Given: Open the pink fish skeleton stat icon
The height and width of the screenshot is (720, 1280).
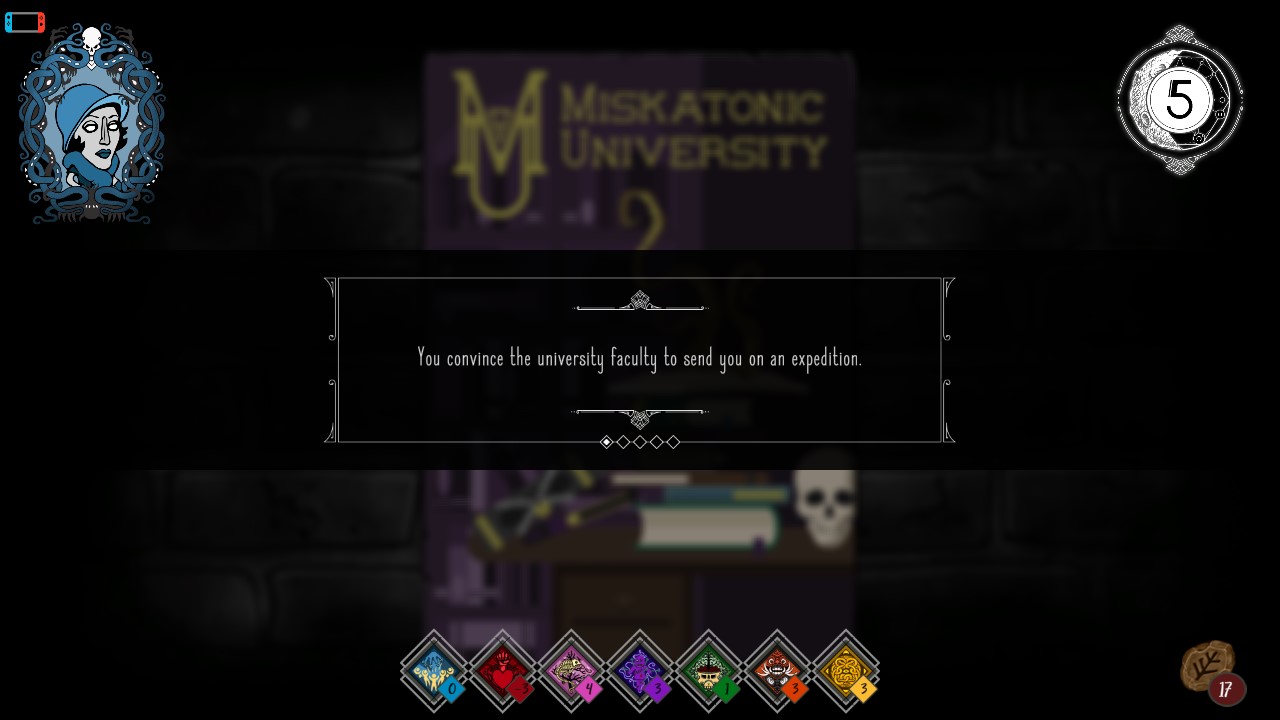Looking at the screenshot, I should point(571,670).
